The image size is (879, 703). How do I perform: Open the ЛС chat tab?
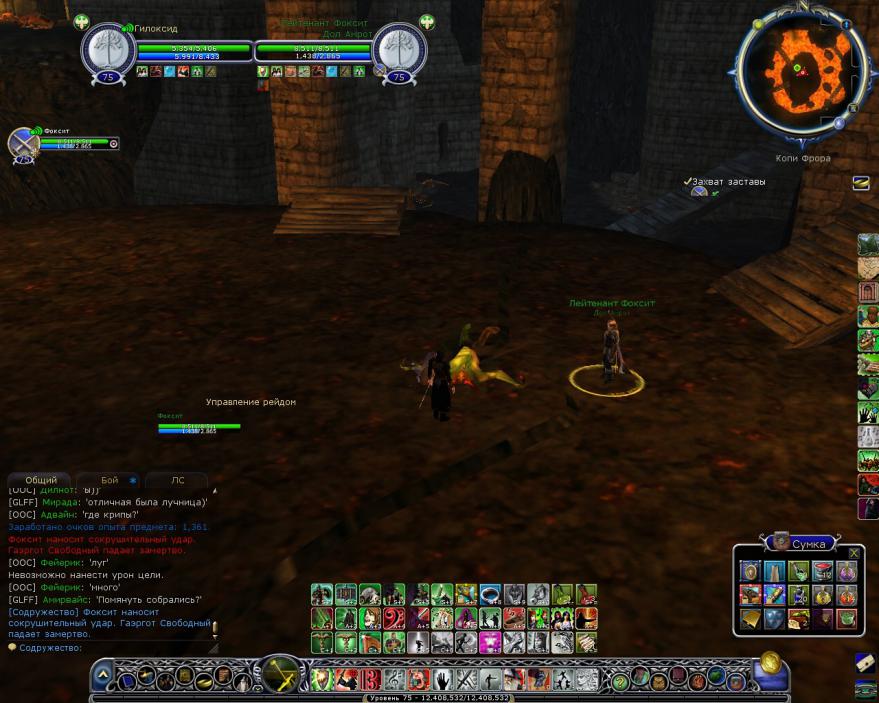[177, 480]
